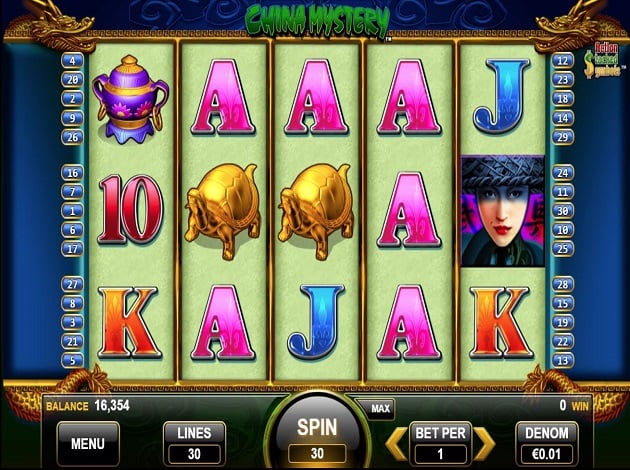
Task: Change the DENOM €0.01 value
Action: (x=546, y=441)
